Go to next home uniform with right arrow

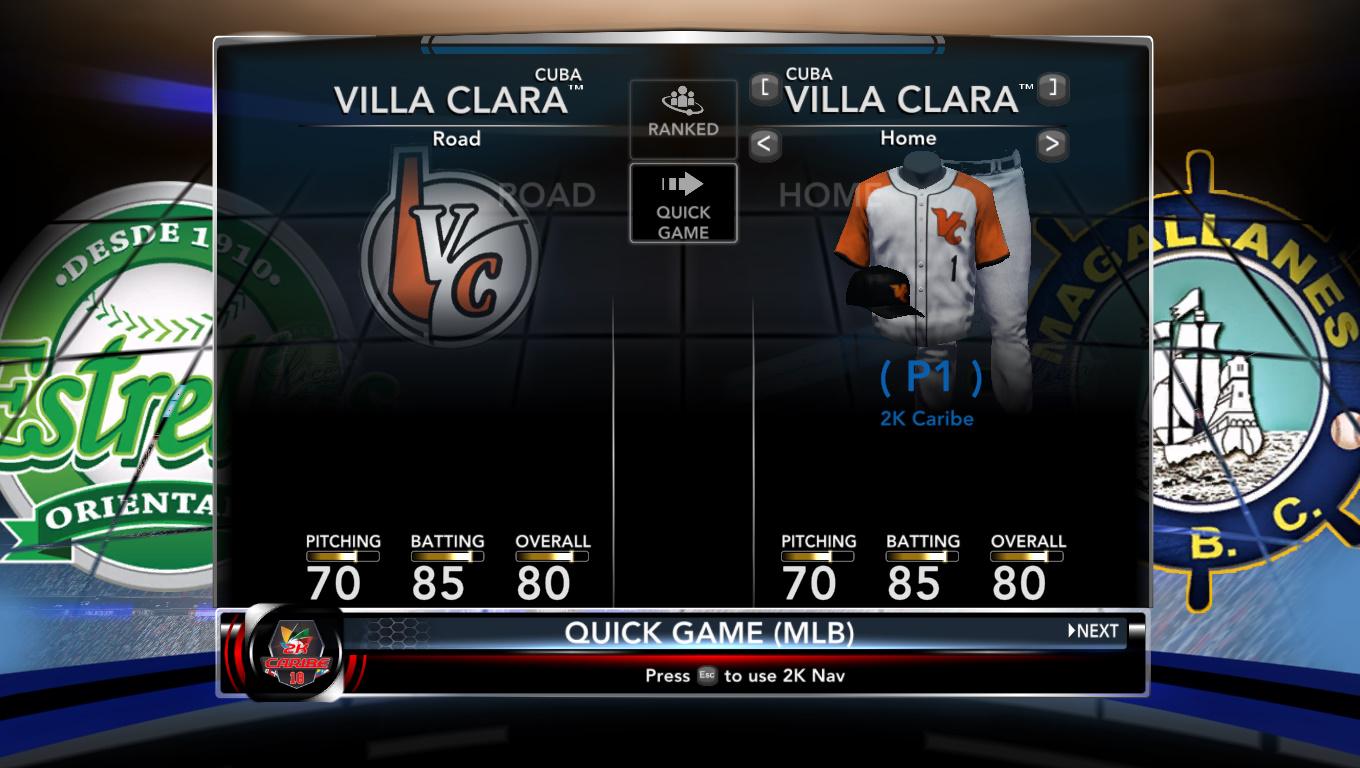(1051, 144)
